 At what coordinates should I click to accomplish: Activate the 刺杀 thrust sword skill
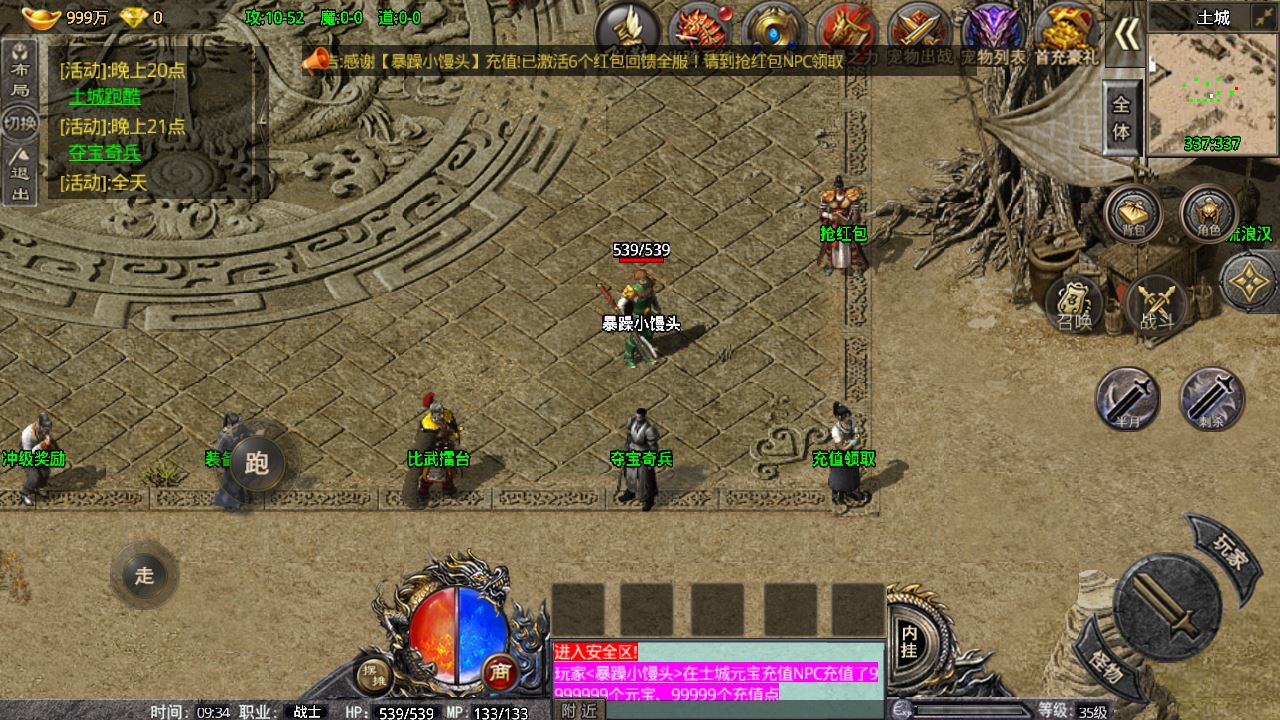pos(1212,398)
